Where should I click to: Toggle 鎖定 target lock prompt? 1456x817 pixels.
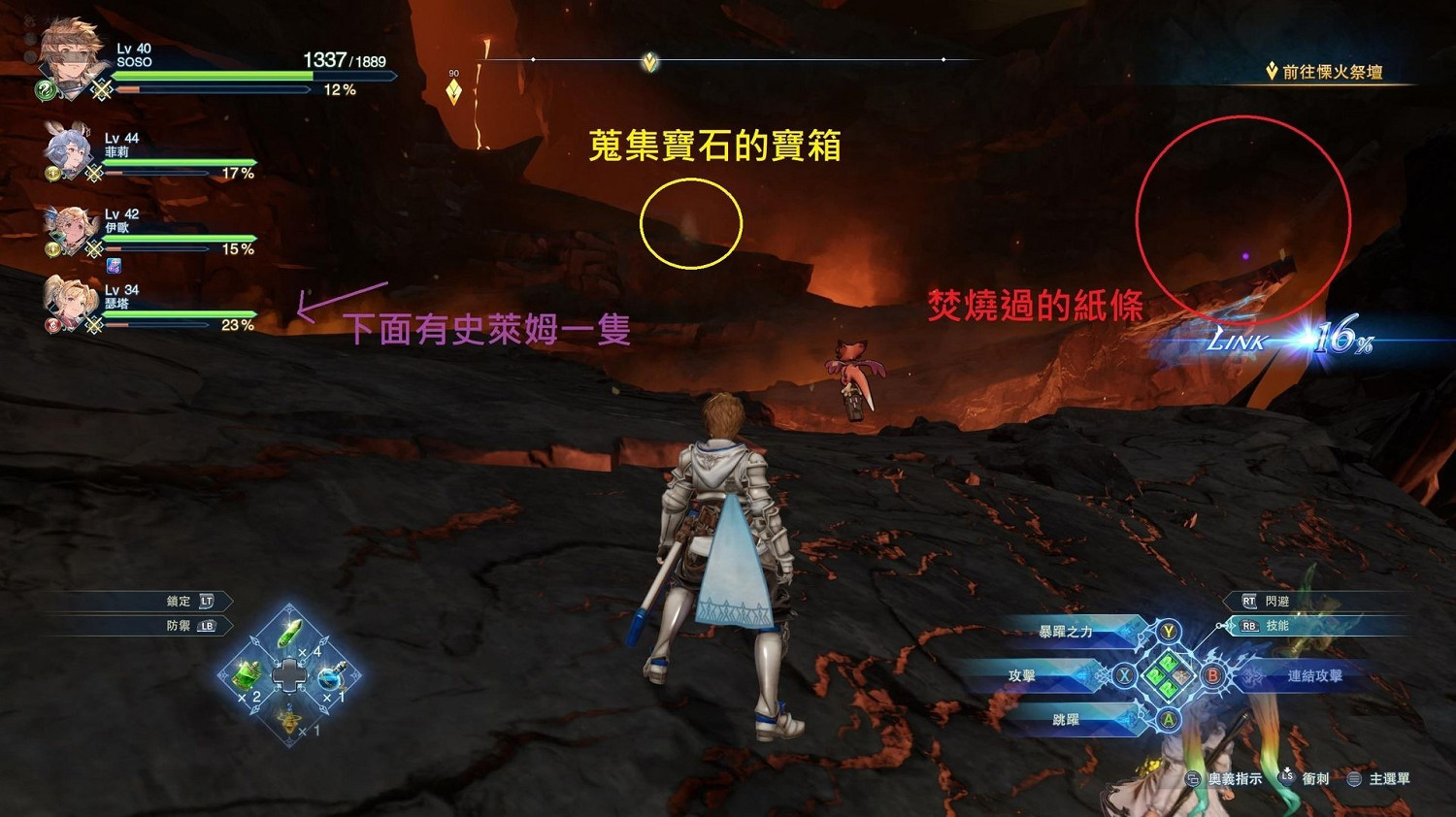(189, 601)
